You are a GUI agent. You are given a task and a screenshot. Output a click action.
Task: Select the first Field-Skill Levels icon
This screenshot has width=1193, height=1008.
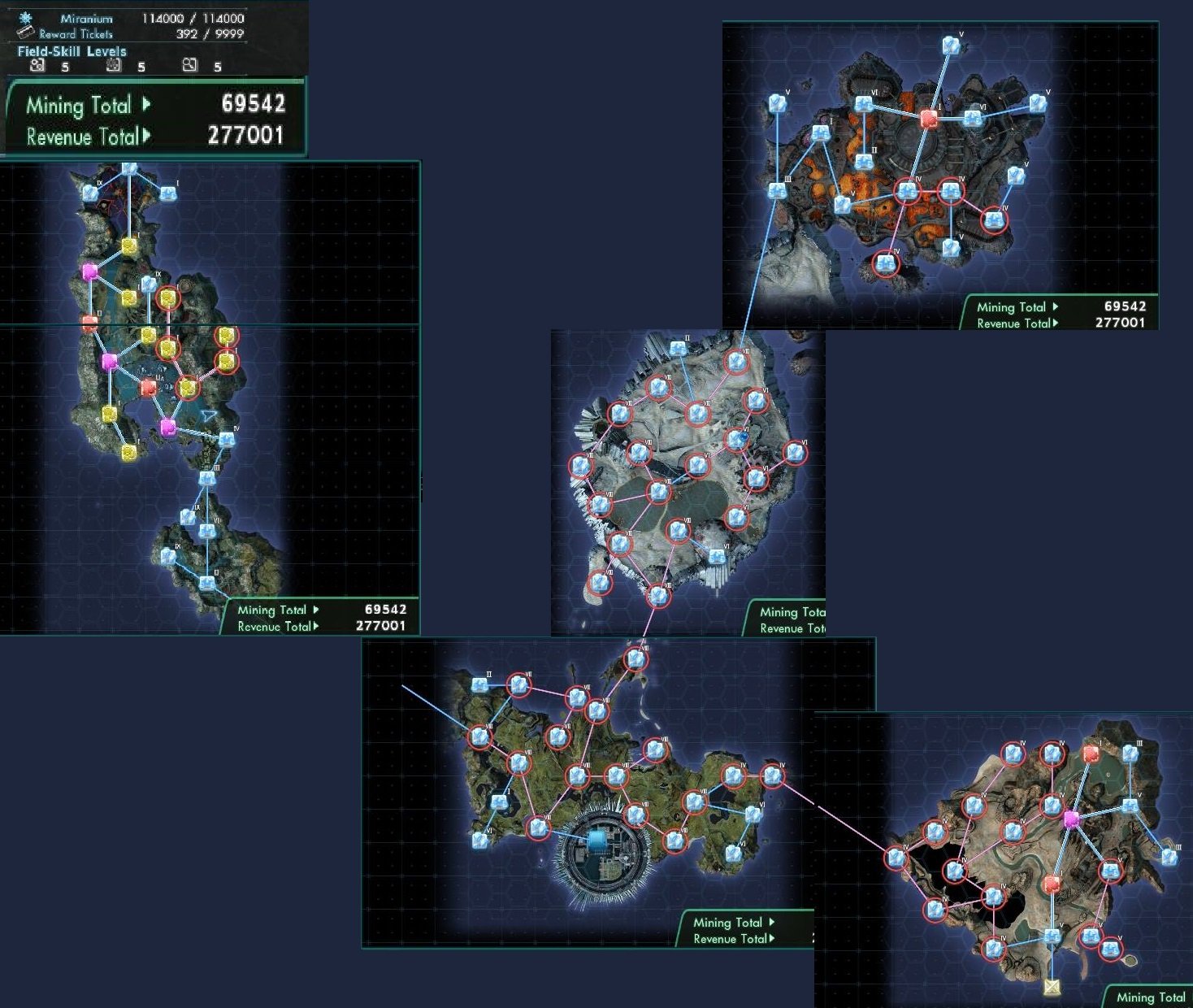37,65
